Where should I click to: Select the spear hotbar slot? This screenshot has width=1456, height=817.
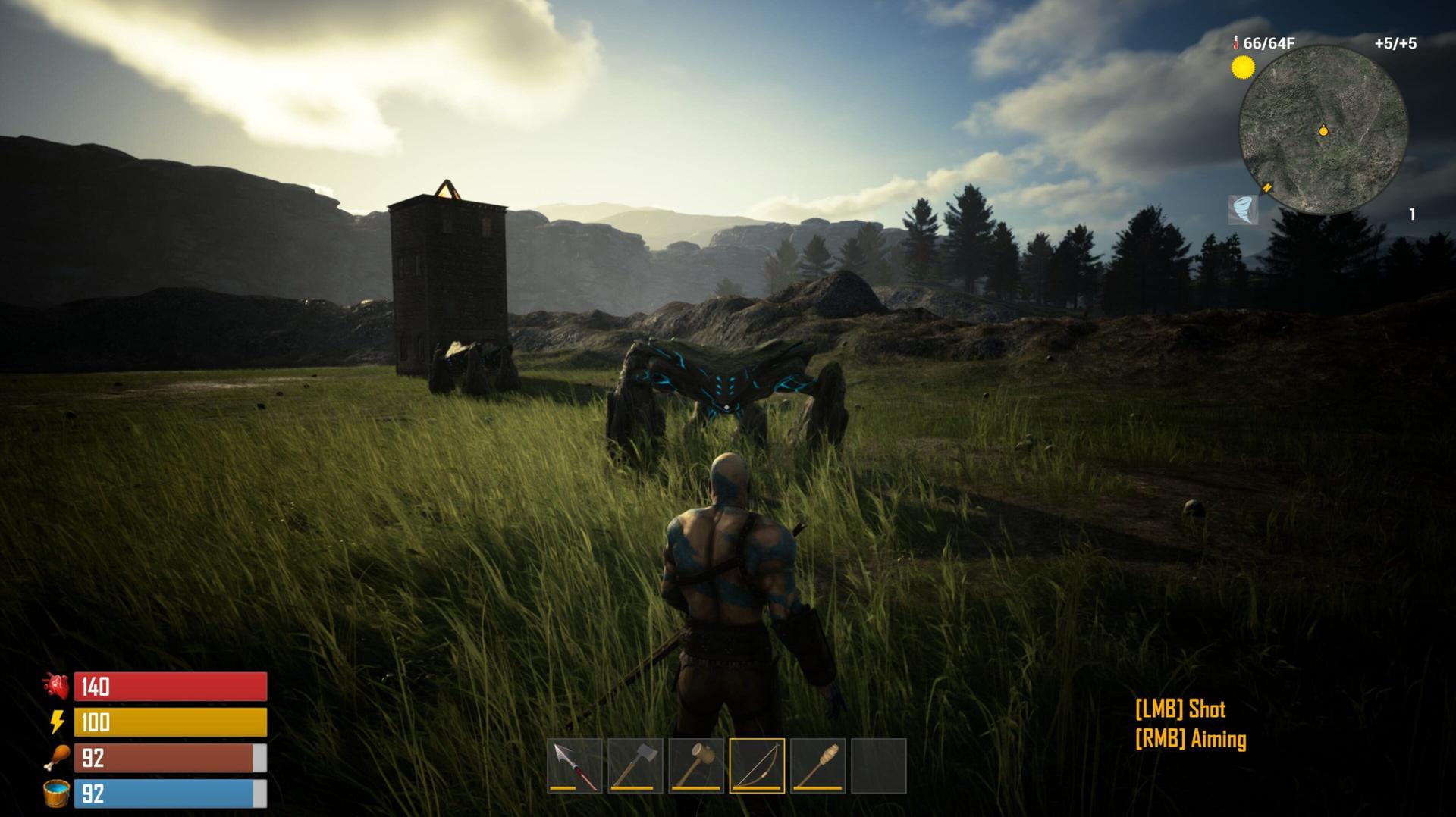coord(575,765)
